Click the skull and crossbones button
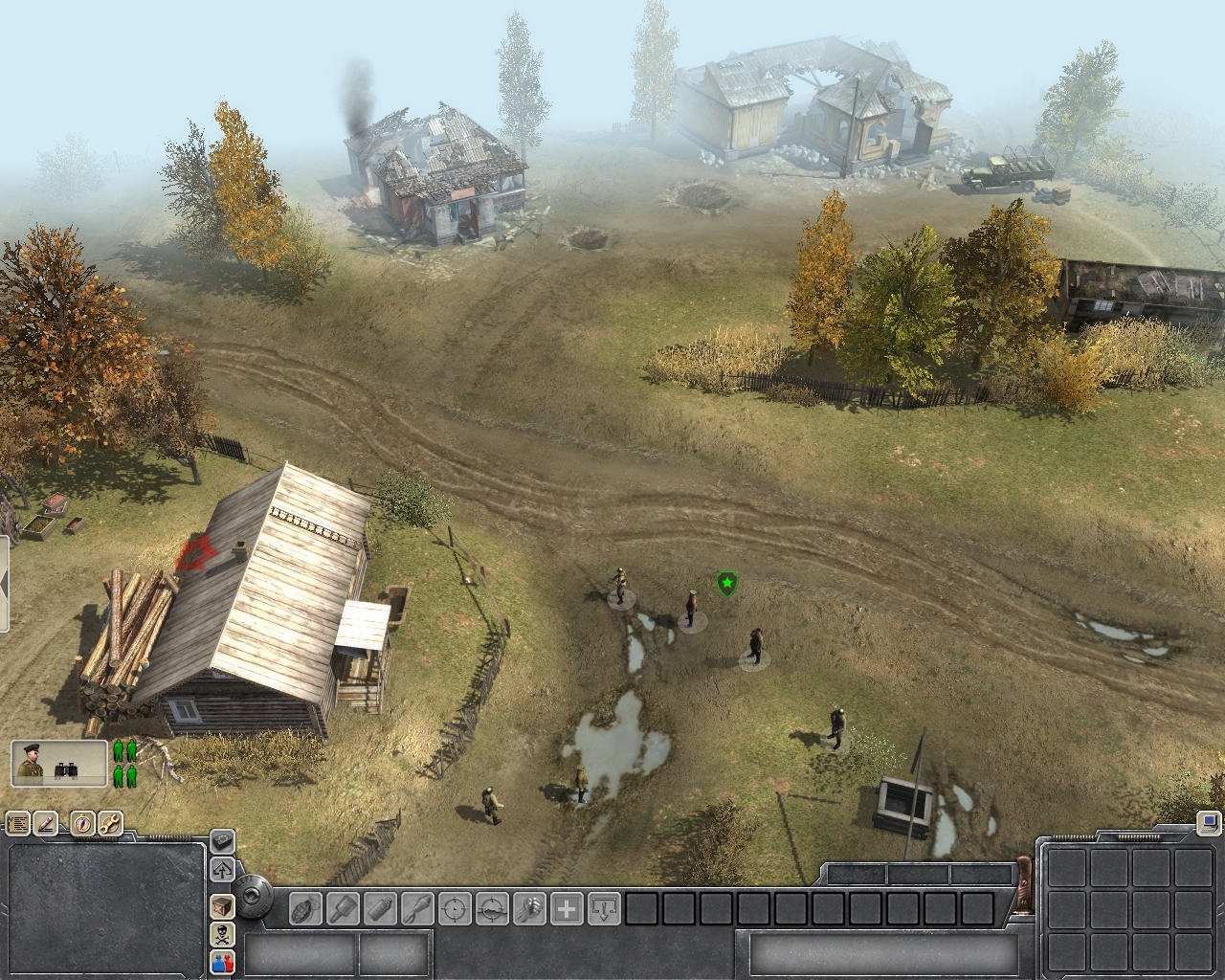The image size is (1225, 980). (222, 934)
